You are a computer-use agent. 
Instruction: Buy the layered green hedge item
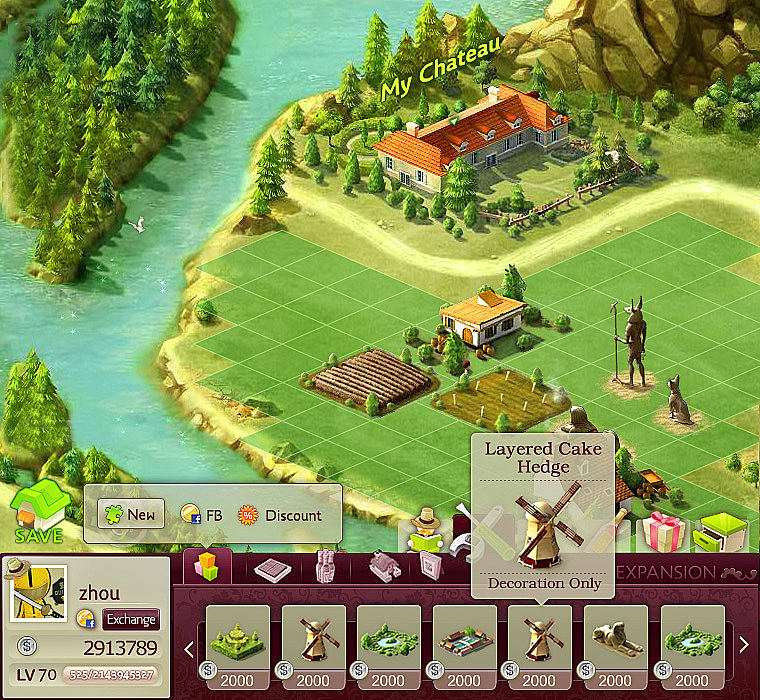pyautogui.click(x=237, y=637)
